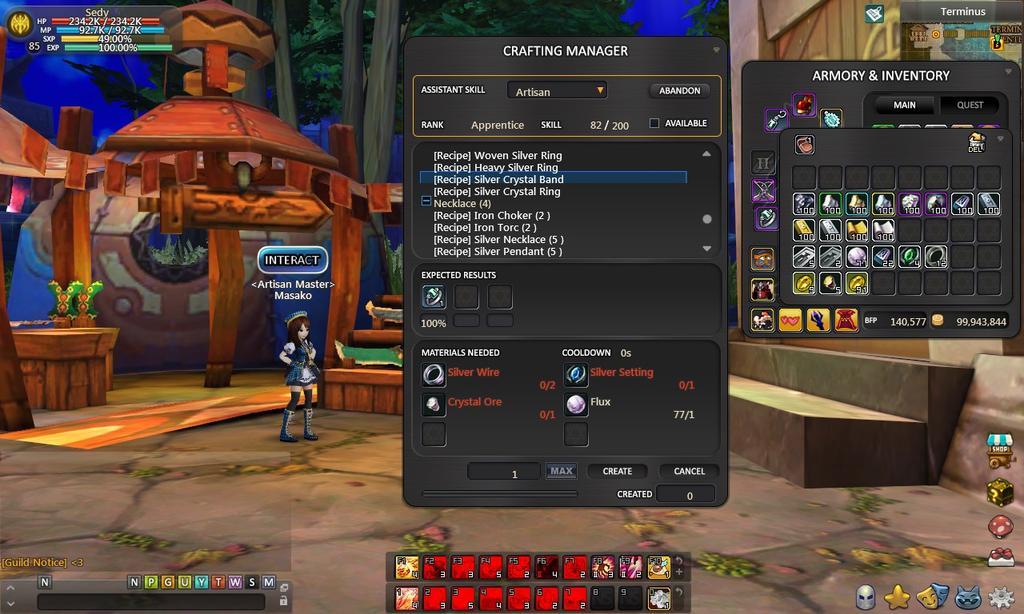Interact with Artisan Master Masako
Viewport: 1024px width, 614px height.
(x=292, y=260)
